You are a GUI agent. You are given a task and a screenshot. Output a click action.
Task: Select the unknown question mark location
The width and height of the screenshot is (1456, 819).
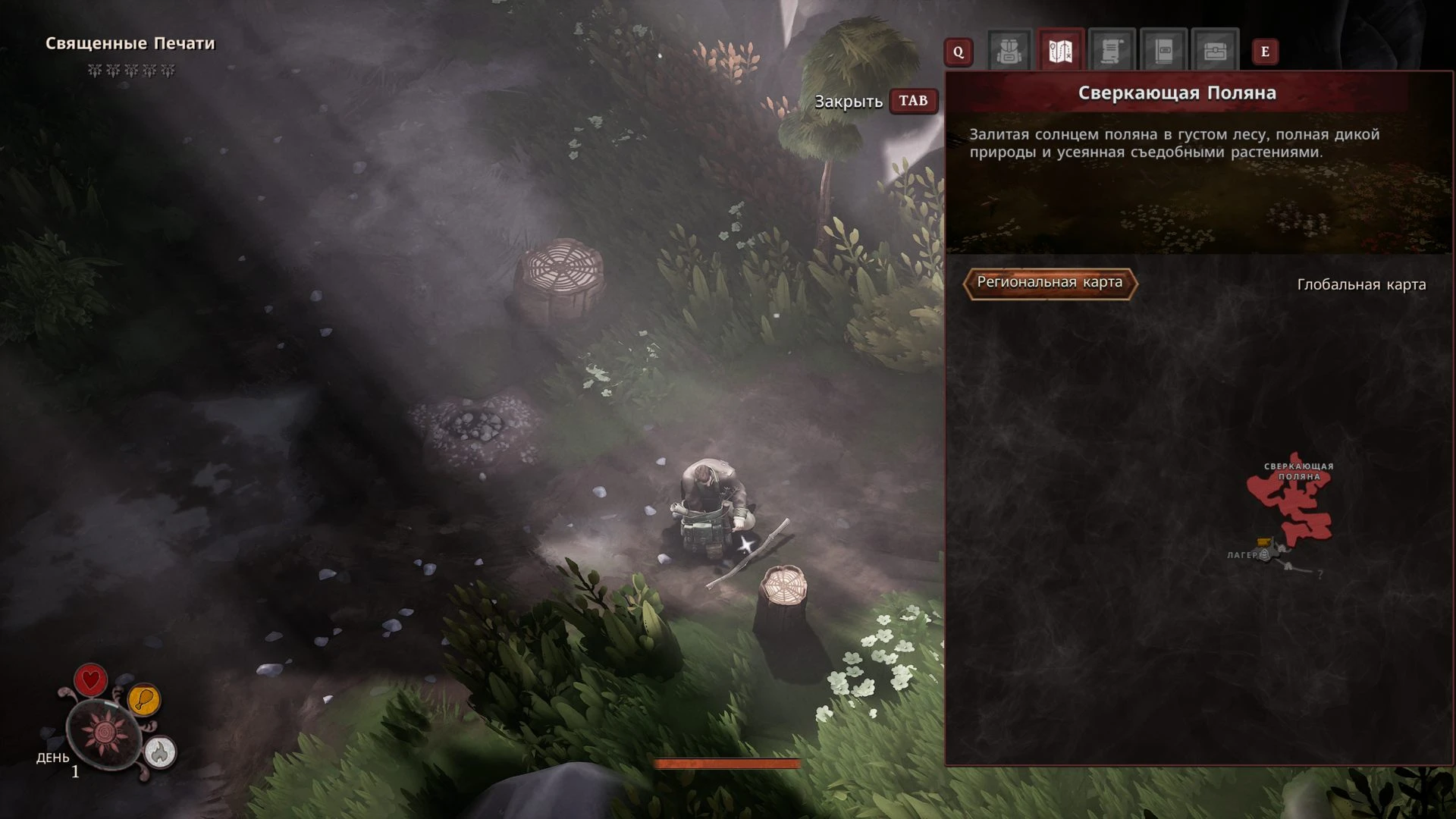coord(1320,575)
